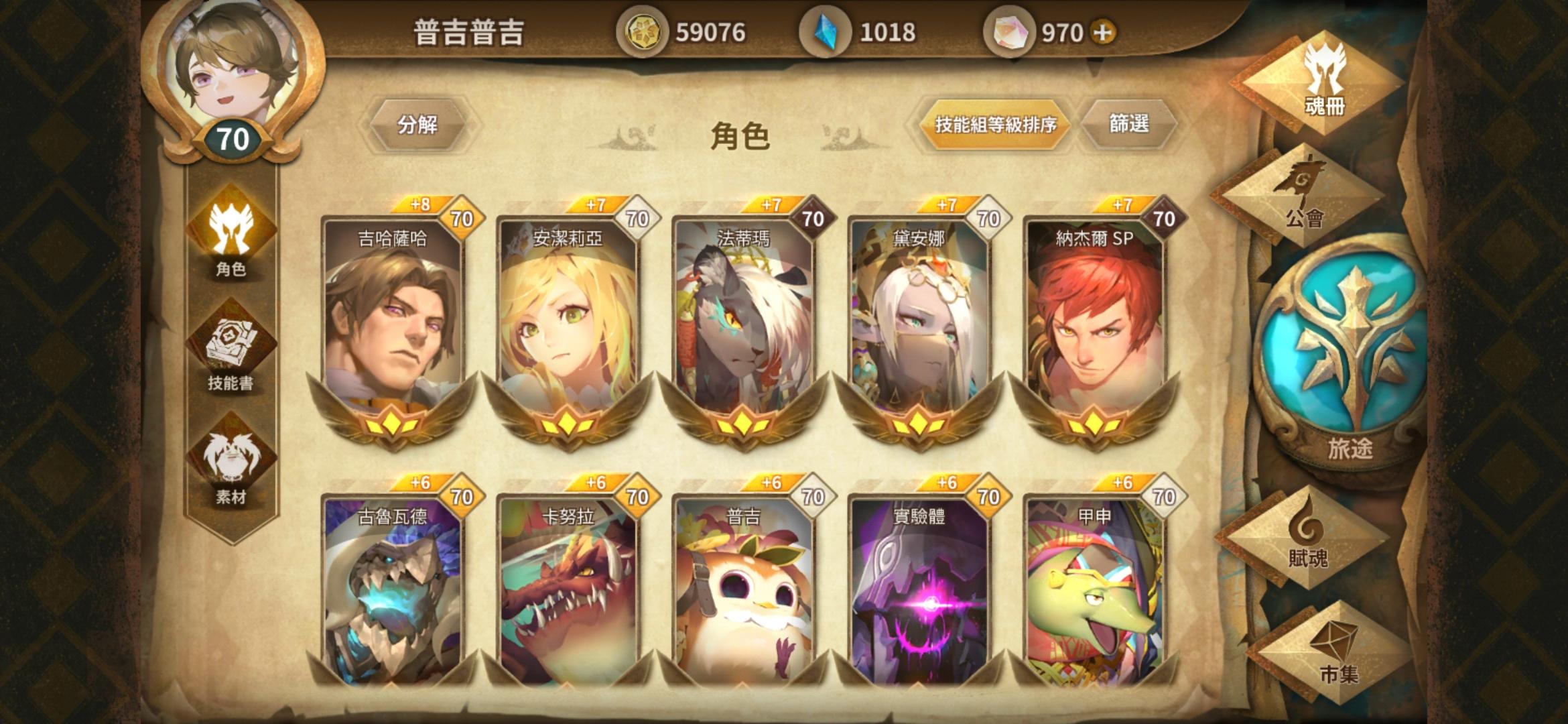The image size is (1568, 724).
Task: Toggle the 分解 dismantle mode
Action: click(x=421, y=124)
